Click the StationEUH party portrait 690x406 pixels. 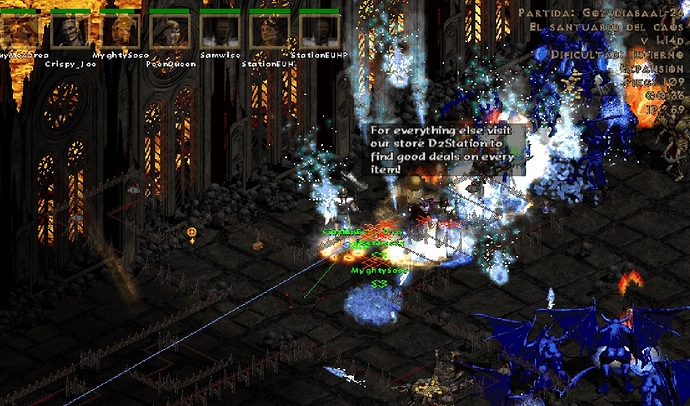[x=268, y=30]
